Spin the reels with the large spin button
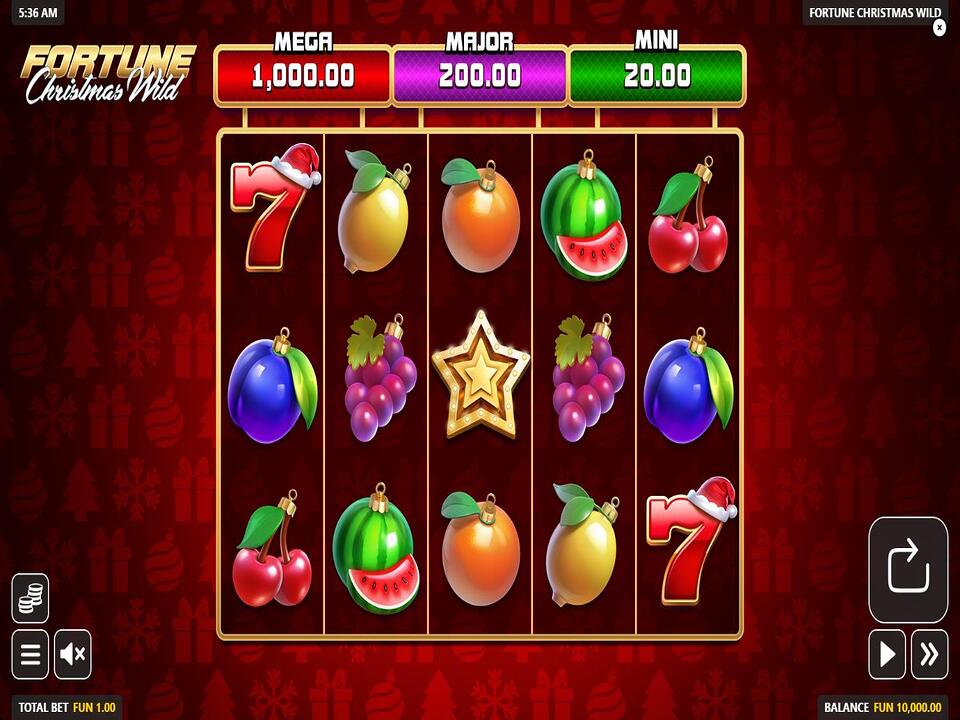Screen dimensions: 960x720 [x=908, y=570]
